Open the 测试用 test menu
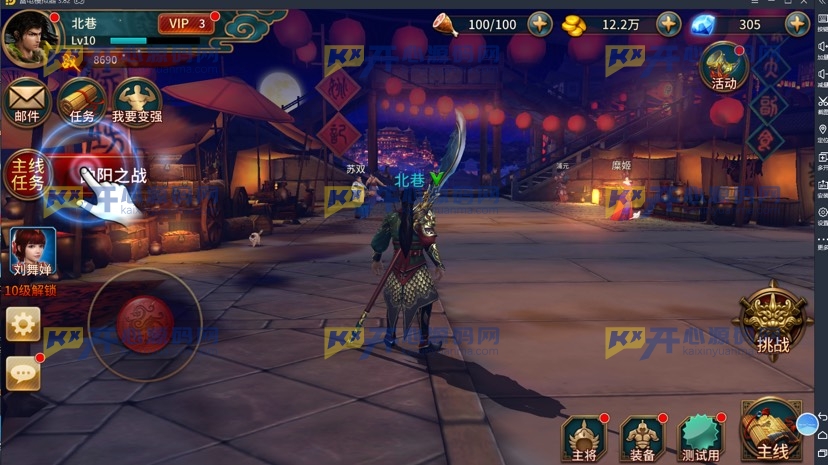Image resolution: width=828 pixels, height=465 pixels. 700,437
